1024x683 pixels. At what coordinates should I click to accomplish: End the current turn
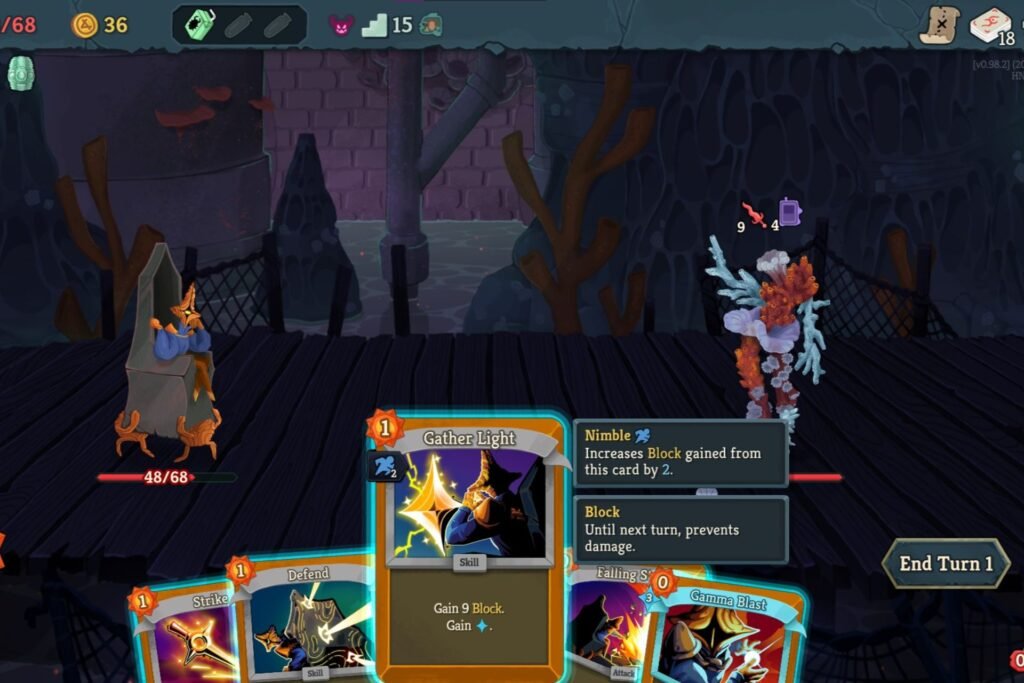[x=945, y=564]
